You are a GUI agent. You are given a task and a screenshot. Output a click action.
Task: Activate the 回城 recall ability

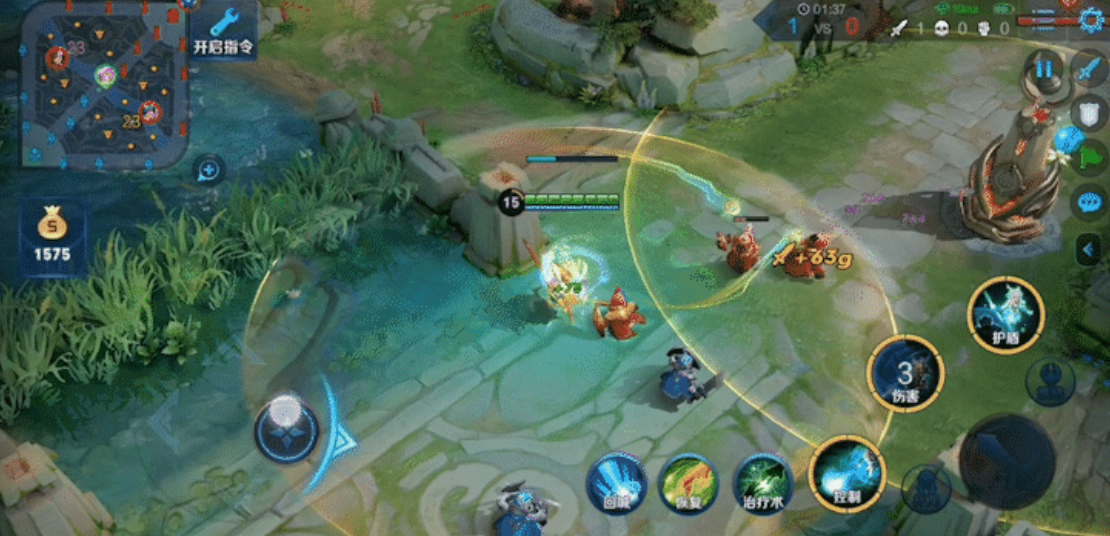616,484
